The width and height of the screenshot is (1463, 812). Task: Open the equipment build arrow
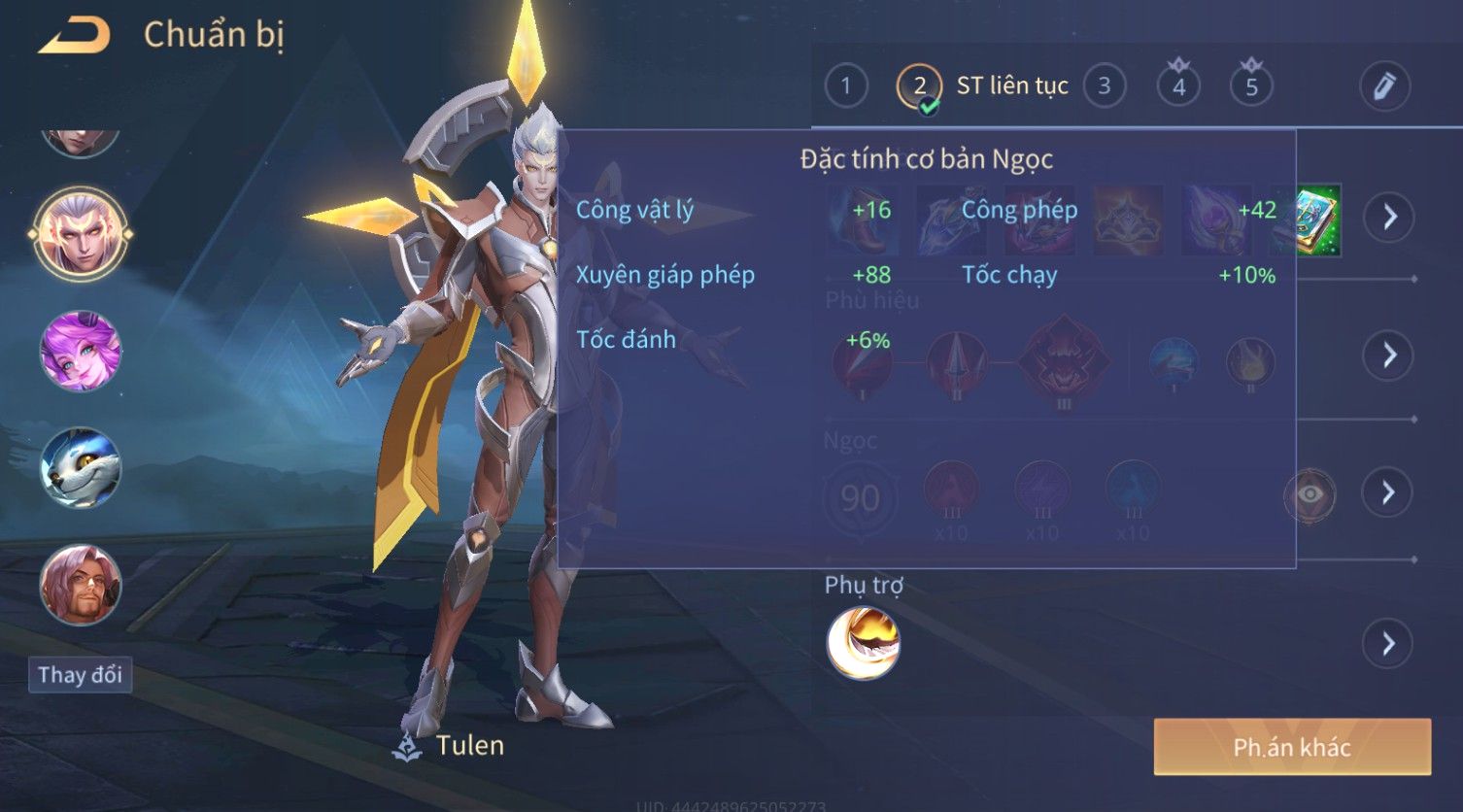tap(1389, 217)
